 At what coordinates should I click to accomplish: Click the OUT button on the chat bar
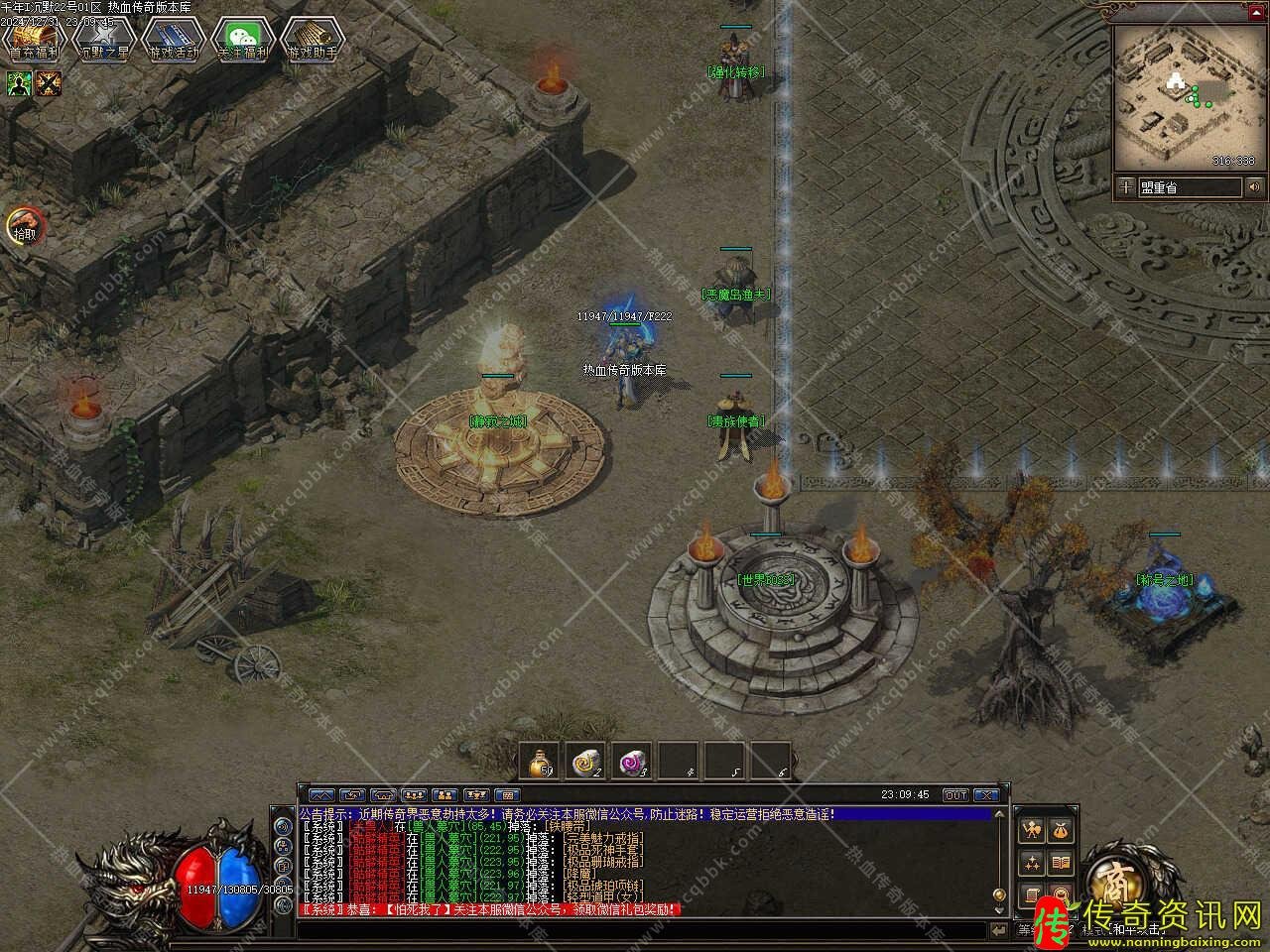point(955,794)
